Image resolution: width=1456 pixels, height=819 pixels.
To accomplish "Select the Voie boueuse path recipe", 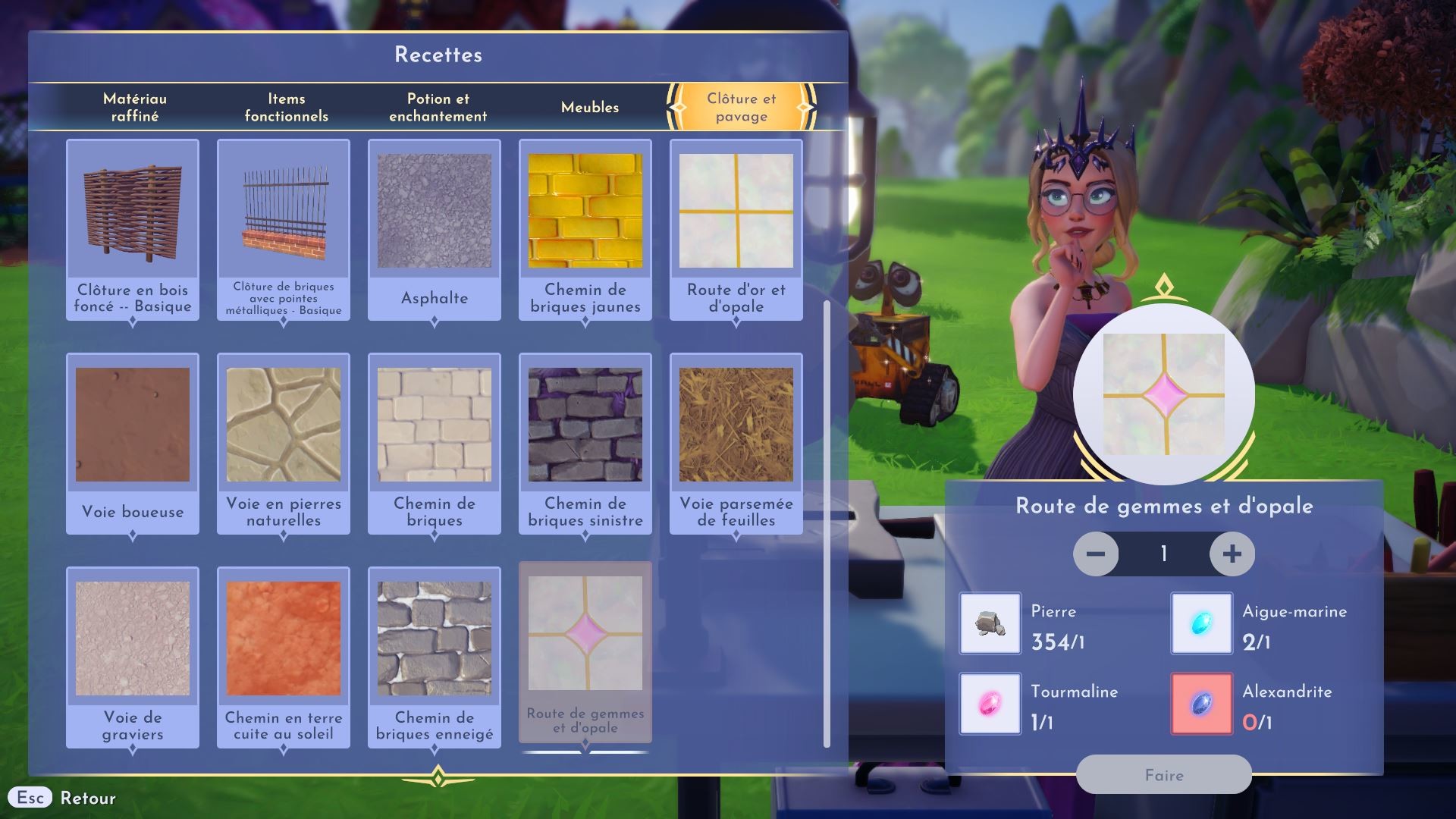I will tap(132, 425).
